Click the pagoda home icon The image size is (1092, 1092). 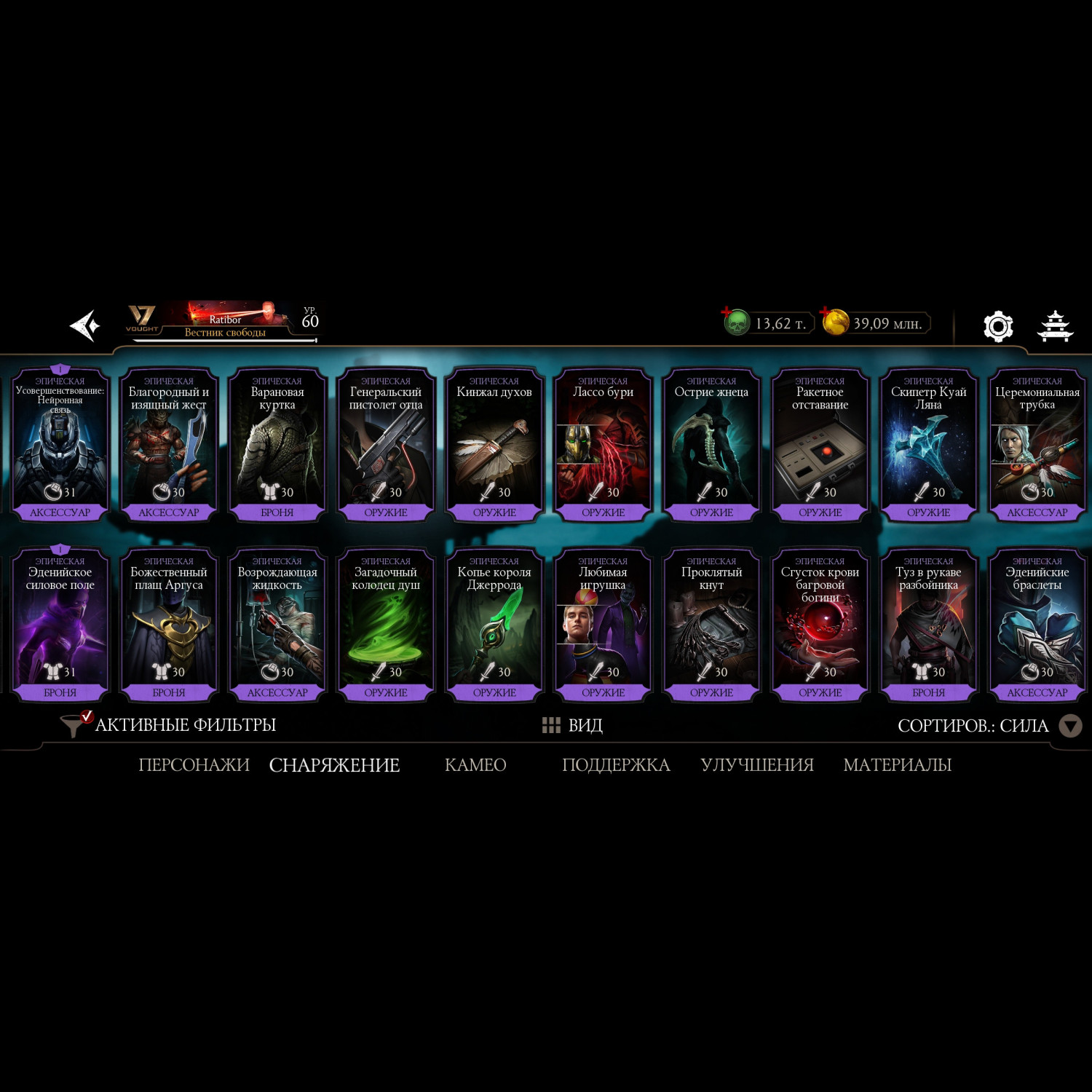click(x=1054, y=326)
